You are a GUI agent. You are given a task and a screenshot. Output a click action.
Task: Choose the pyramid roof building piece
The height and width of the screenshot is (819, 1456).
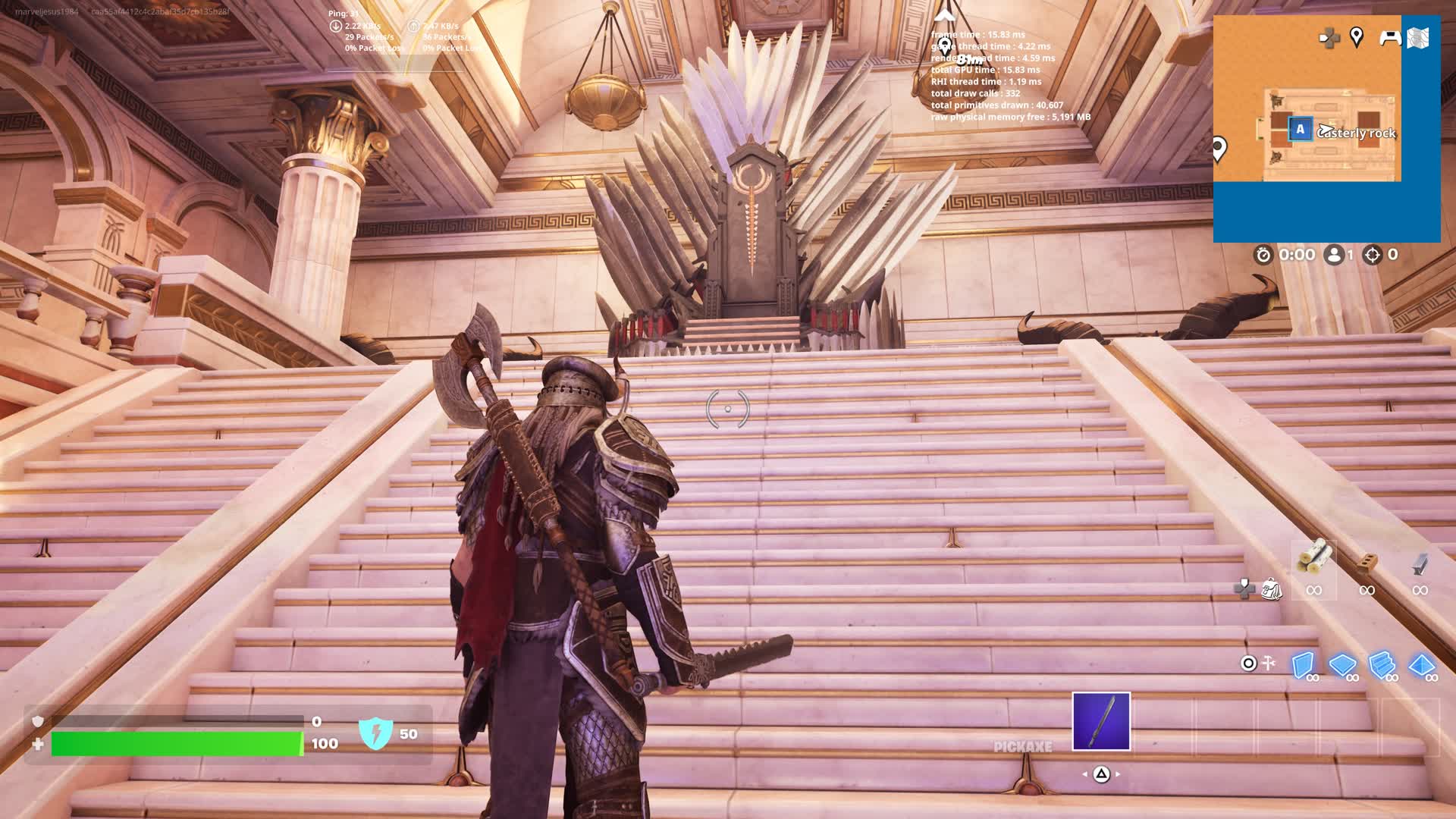coord(1421,665)
